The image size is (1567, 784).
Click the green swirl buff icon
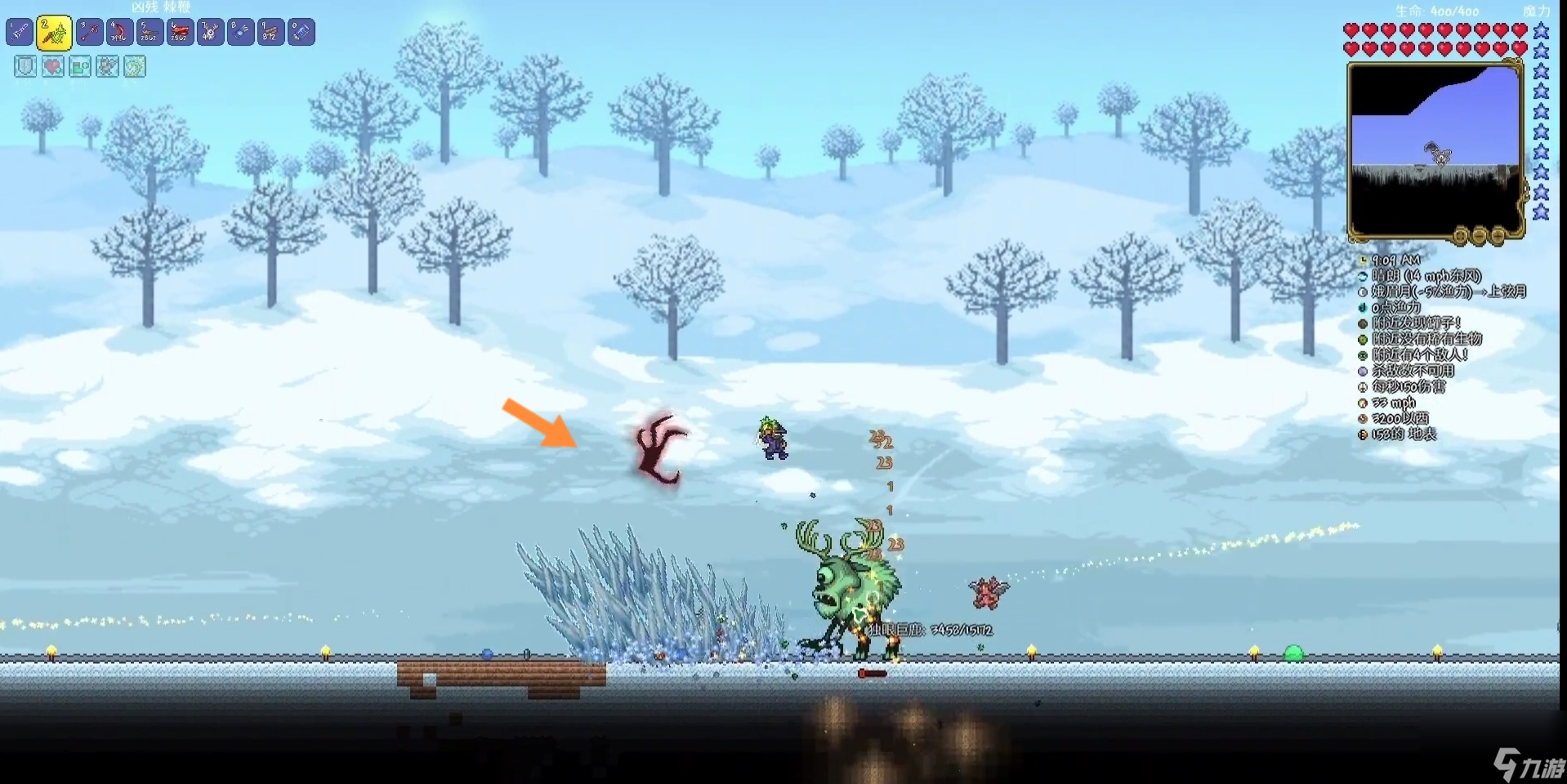click(x=135, y=66)
